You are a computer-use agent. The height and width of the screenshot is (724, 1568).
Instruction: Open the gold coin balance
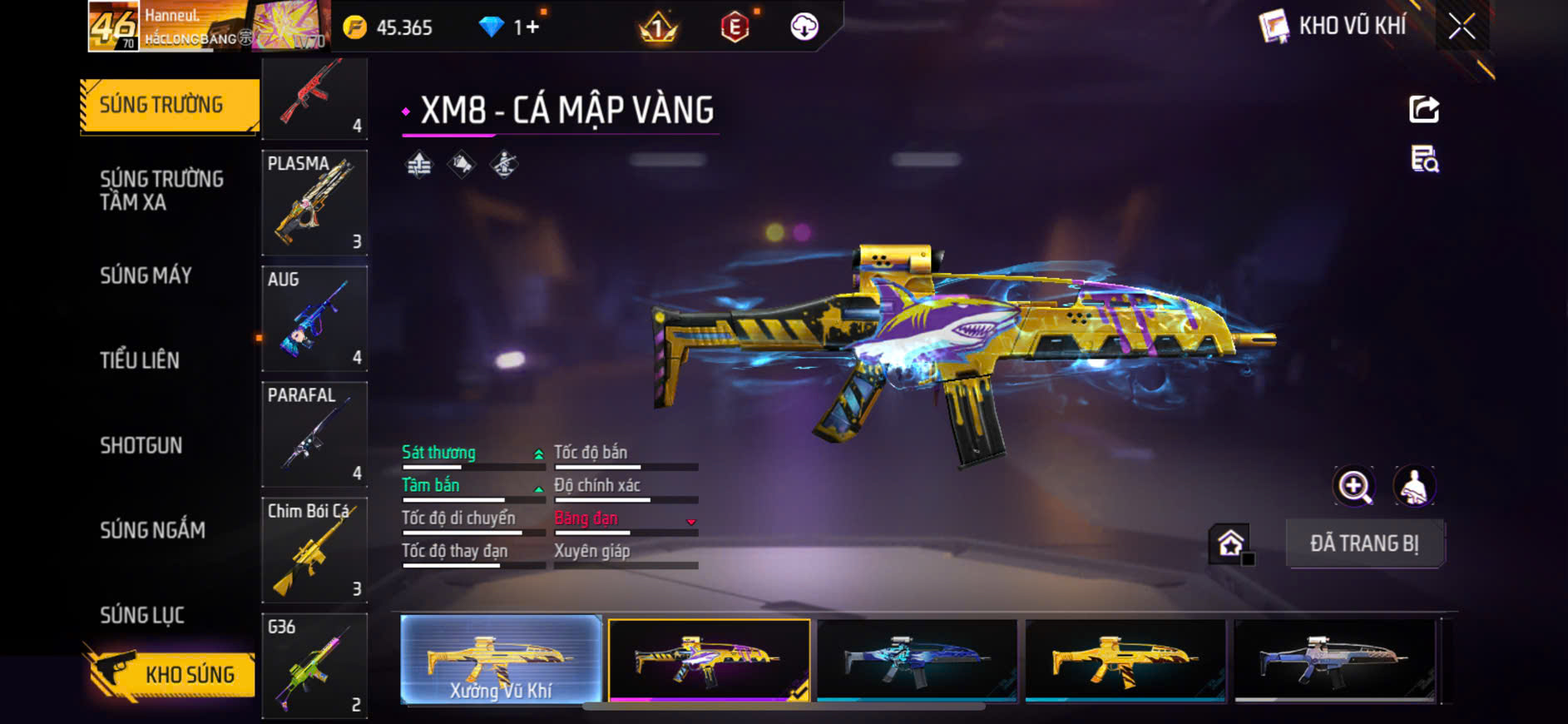[389, 27]
